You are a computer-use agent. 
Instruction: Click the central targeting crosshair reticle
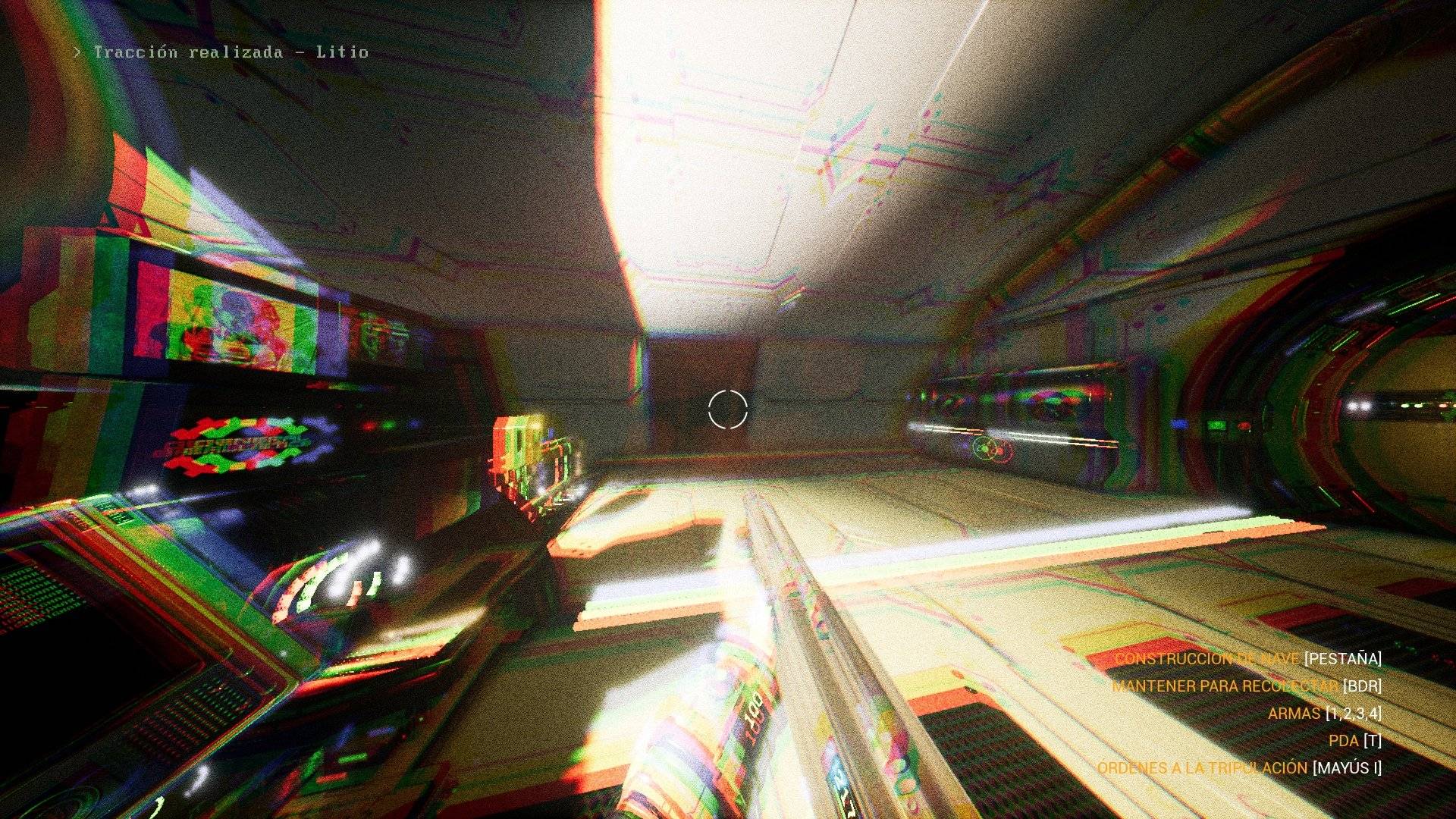pos(728,409)
